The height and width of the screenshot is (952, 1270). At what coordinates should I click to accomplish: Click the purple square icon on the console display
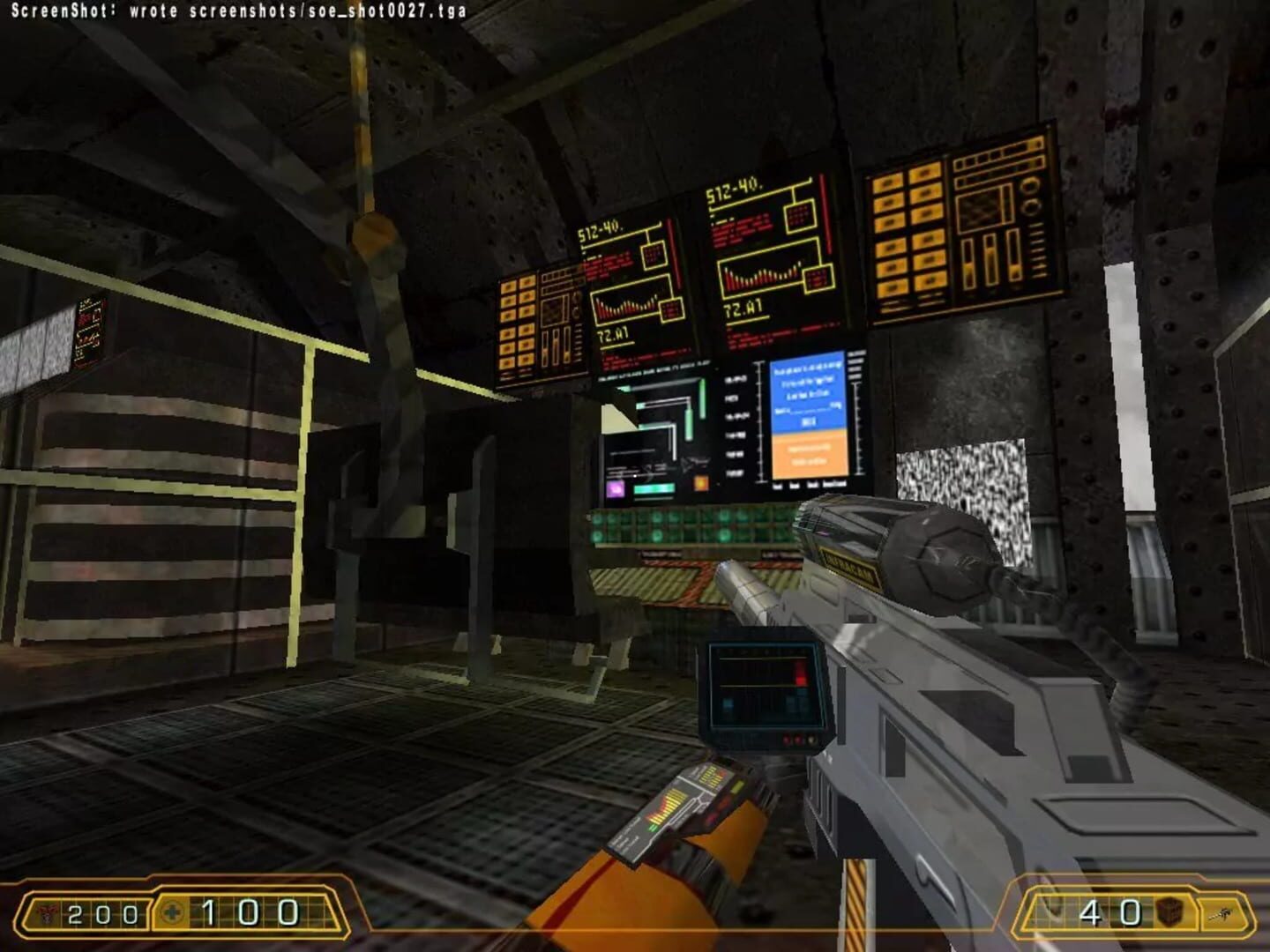(x=615, y=489)
